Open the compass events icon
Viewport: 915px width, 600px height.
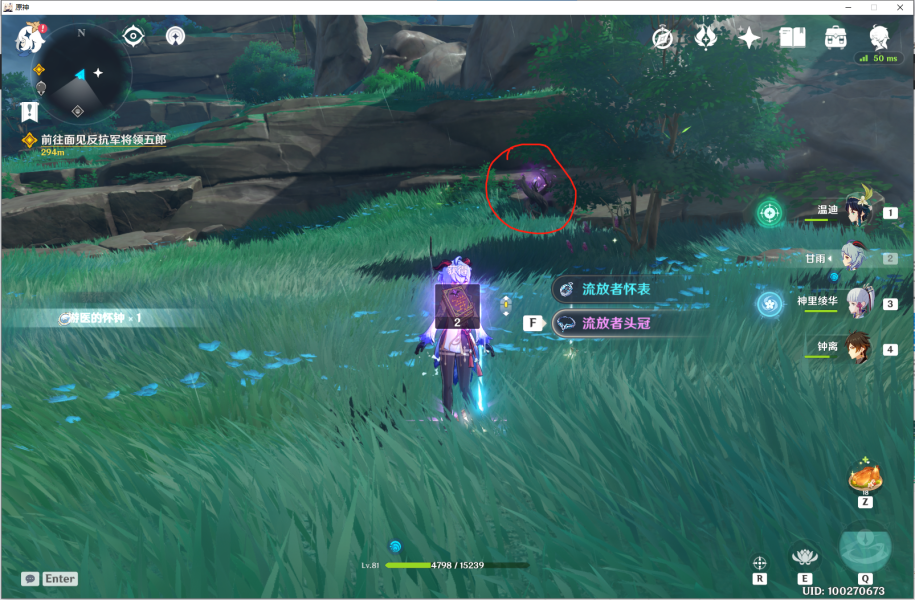click(x=662, y=38)
